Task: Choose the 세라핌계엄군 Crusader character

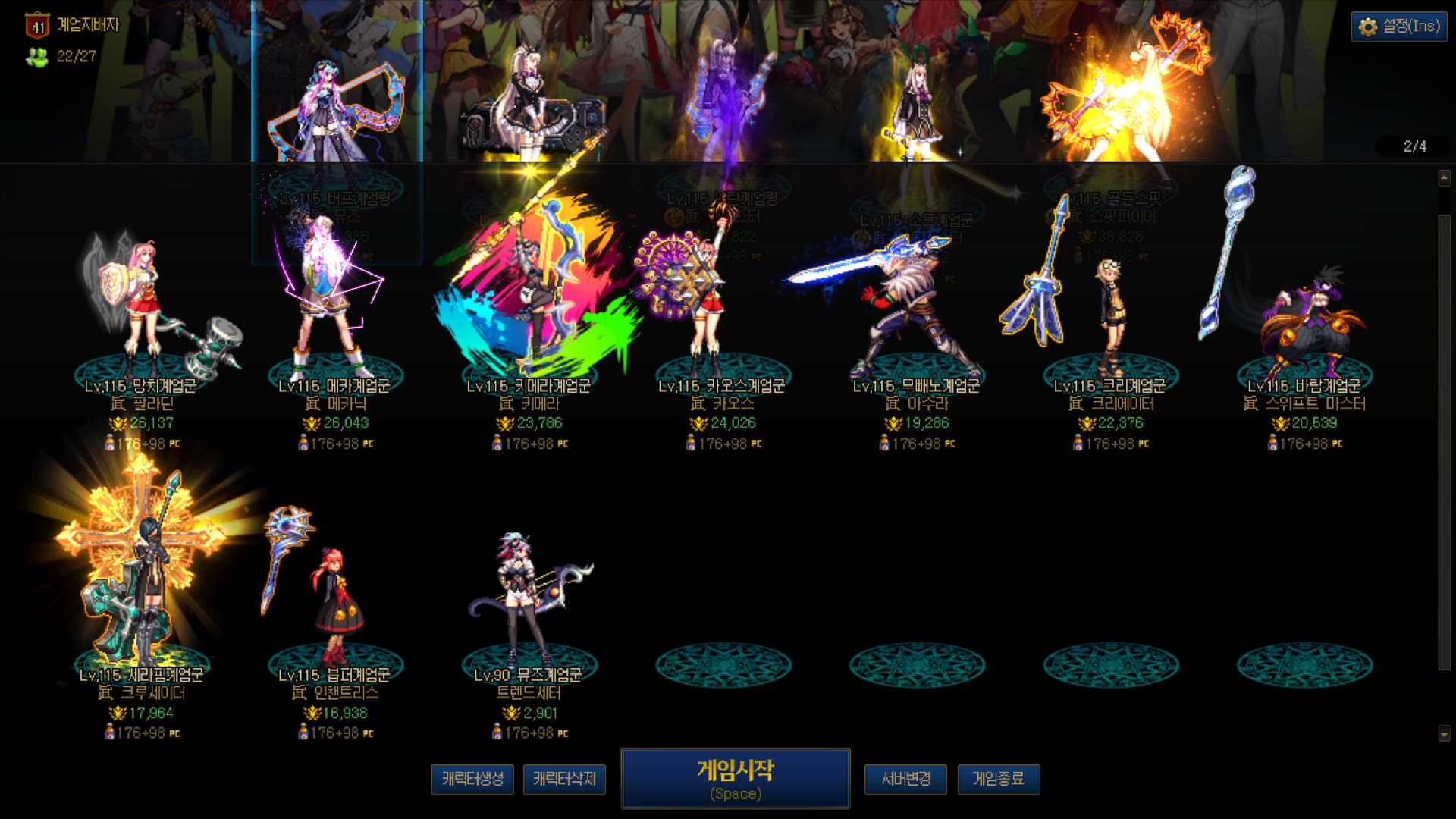Action: coord(142,599)
